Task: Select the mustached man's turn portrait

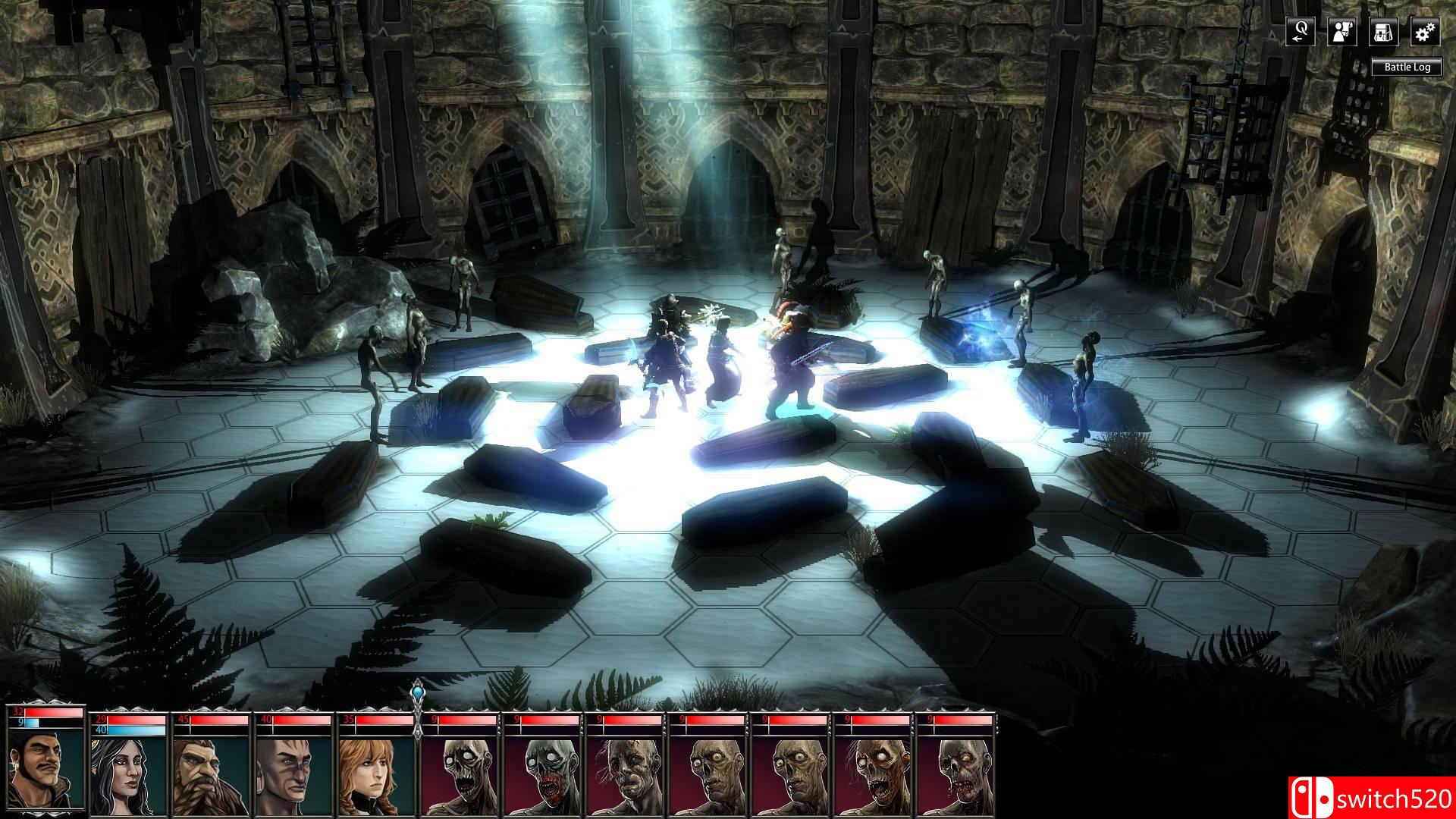Action: (45, 769)
